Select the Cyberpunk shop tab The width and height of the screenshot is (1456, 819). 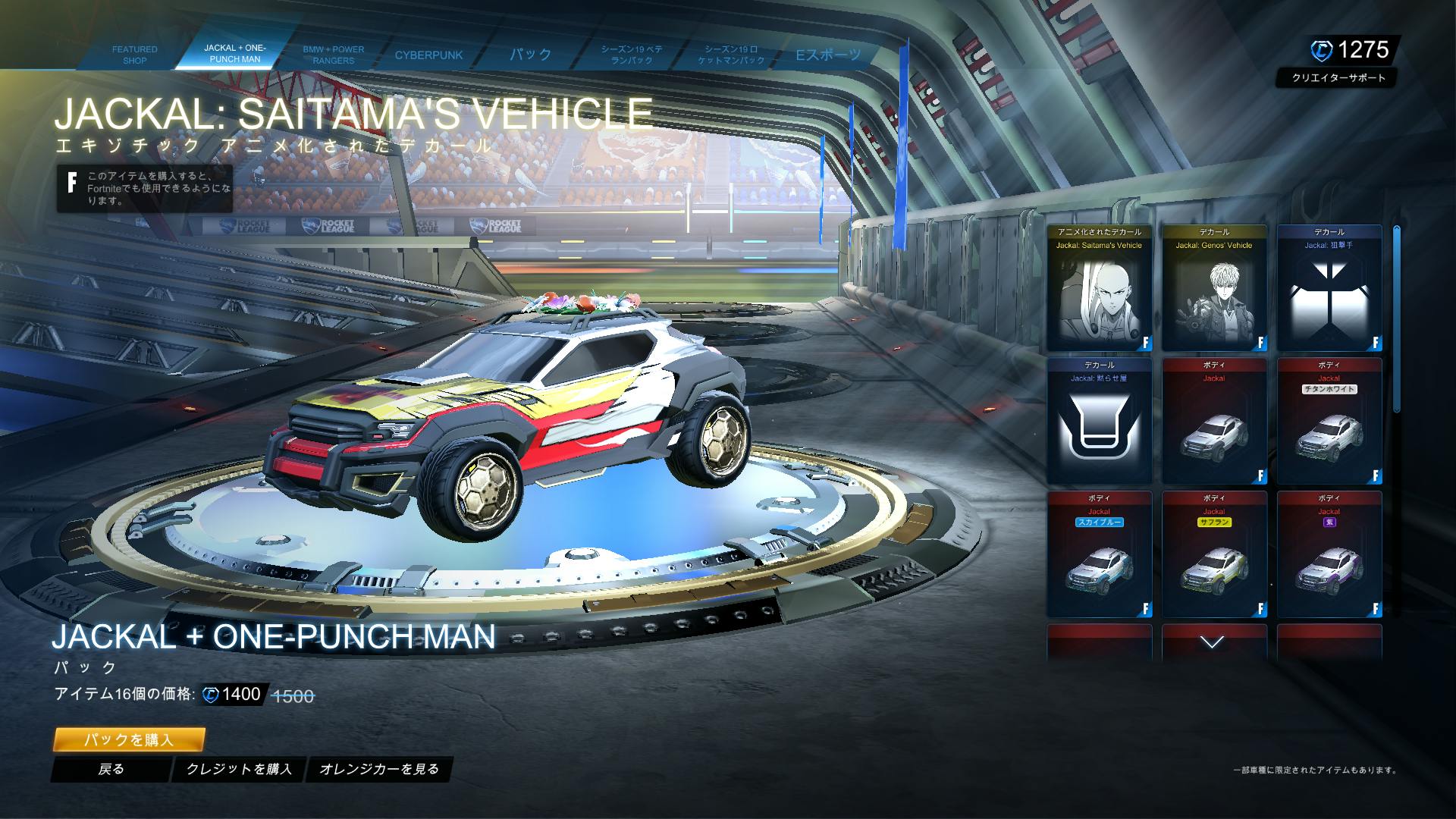pos(428,55)
